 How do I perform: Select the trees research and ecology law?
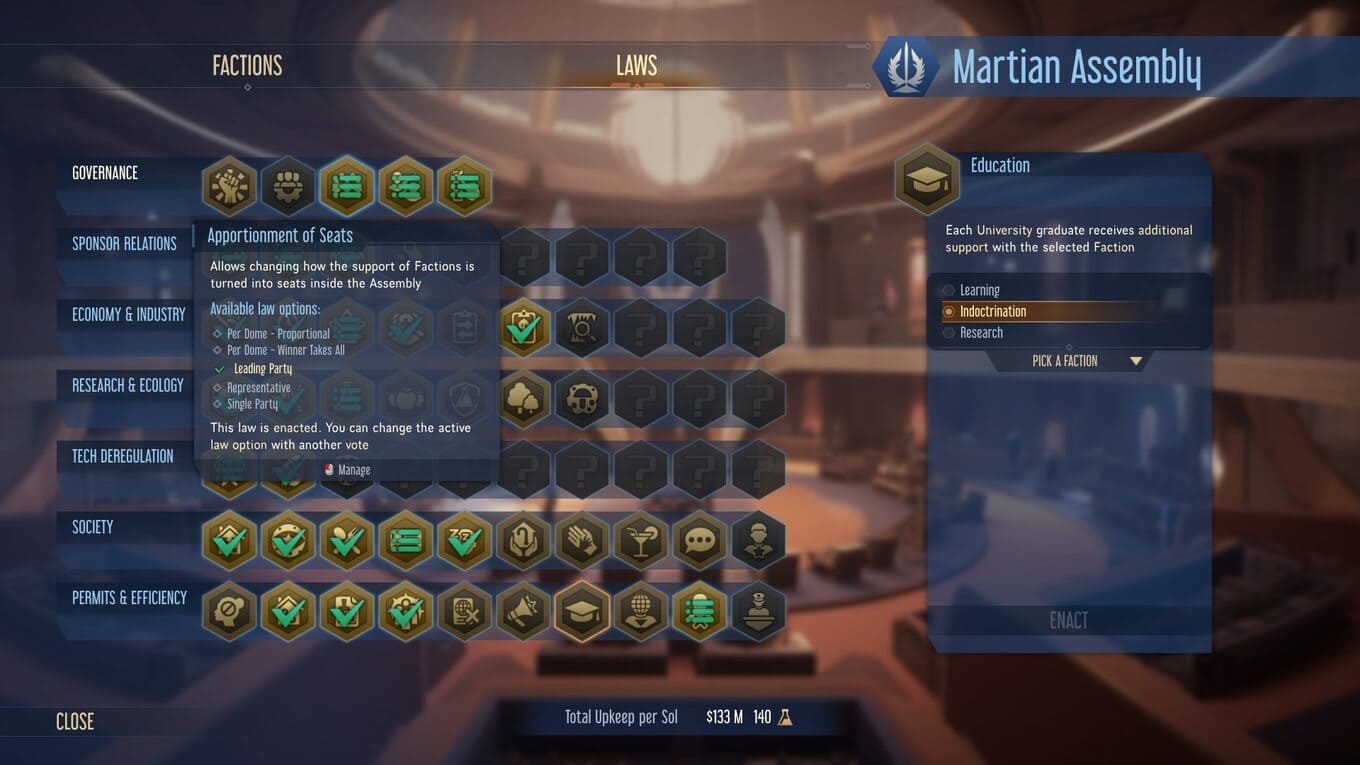(x=524, y=399)
